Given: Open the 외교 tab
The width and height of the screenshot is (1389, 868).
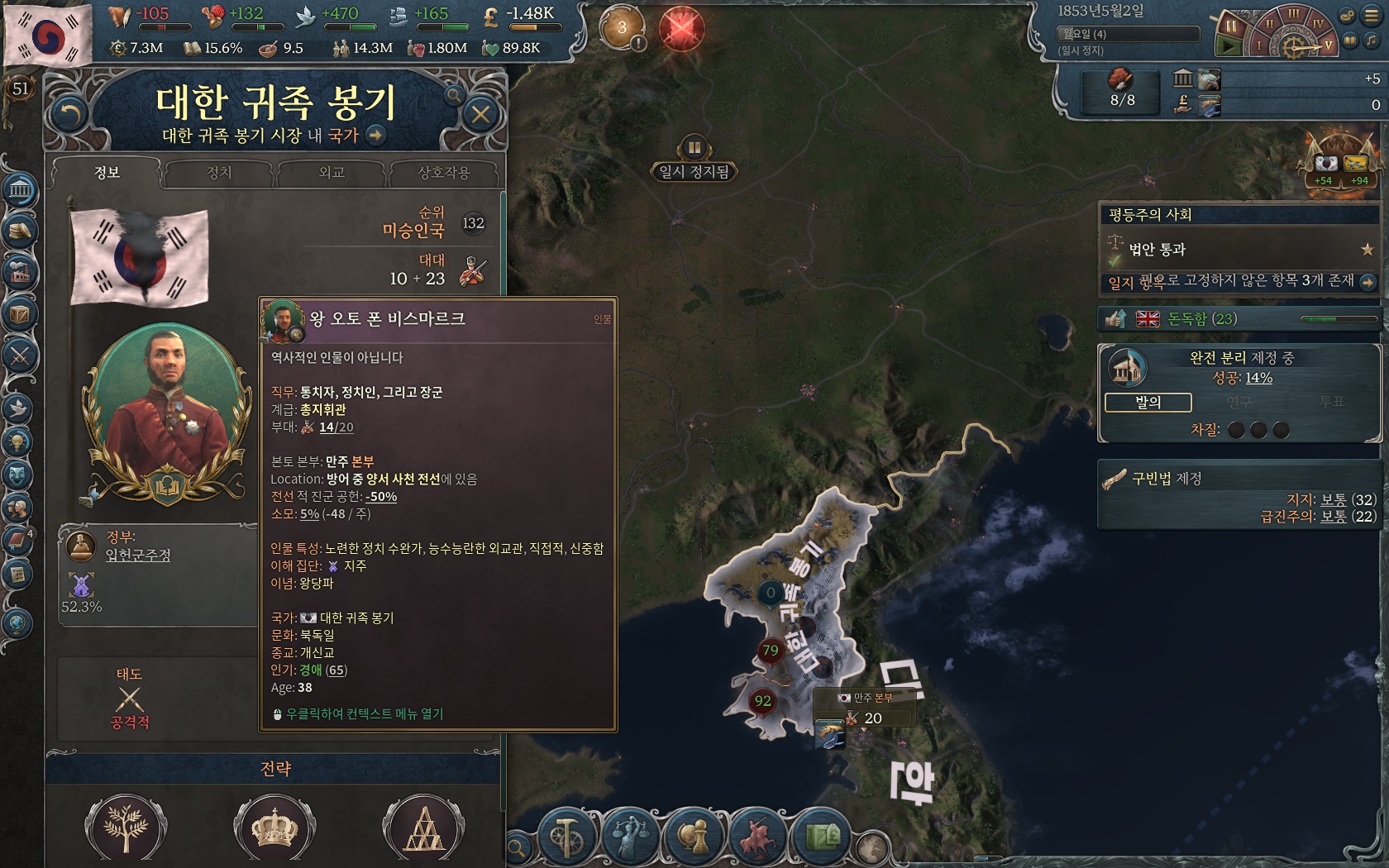Looking at the screenshot, I should (332, 173).
